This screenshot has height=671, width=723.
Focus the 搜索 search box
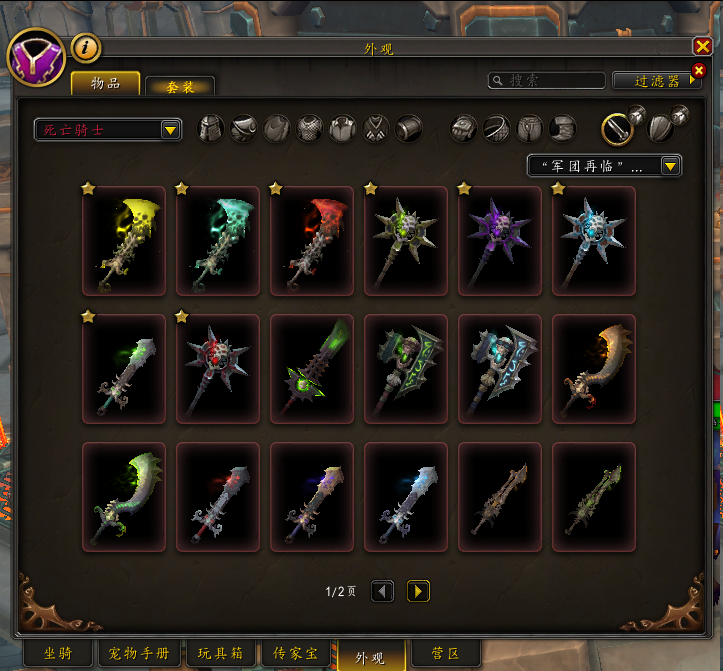point(547,81)
